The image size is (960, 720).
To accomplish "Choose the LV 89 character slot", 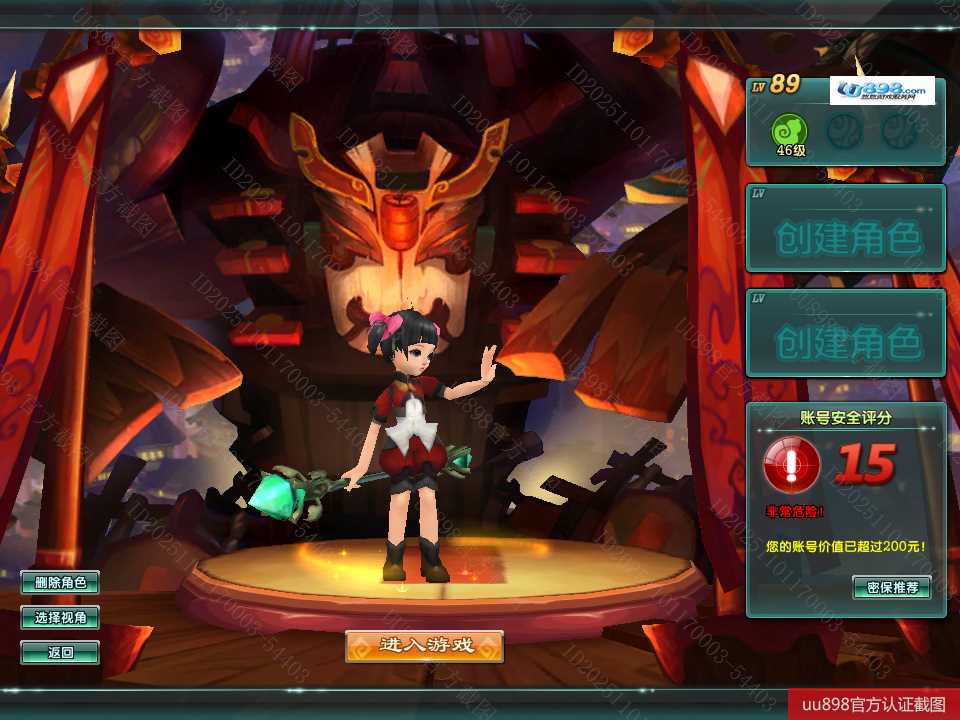I will pyautogui.click(x=845, y=120).
